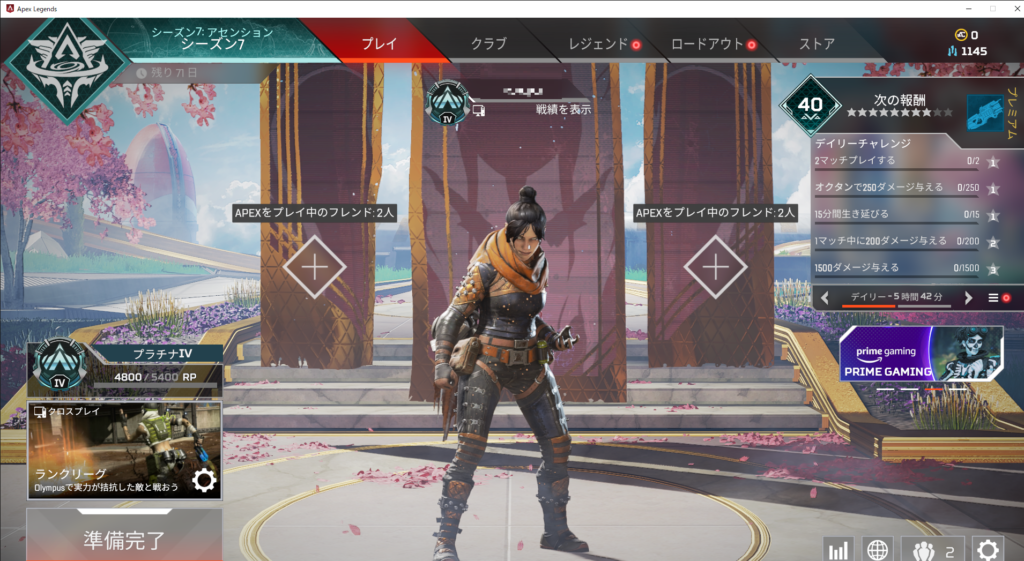Open the ロードアウト tab
Viewport: 1024px width, 561px height.
pyautogui.click(x=707, y=44)
